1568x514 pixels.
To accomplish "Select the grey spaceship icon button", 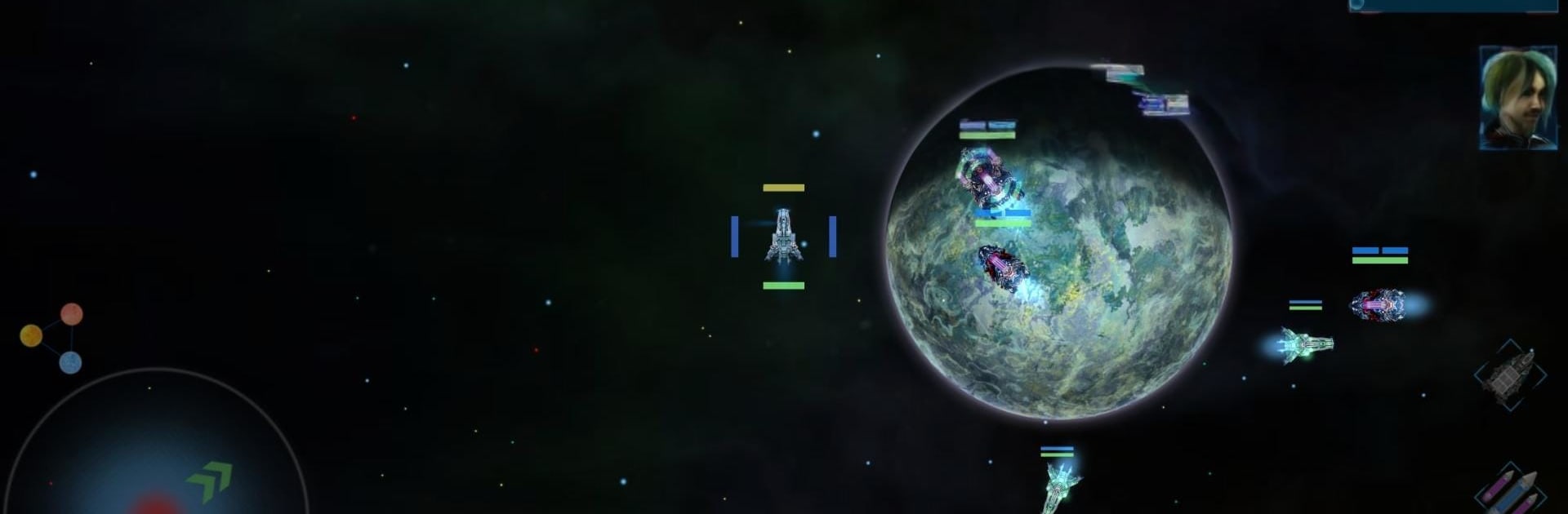I will coord(1510,374).
